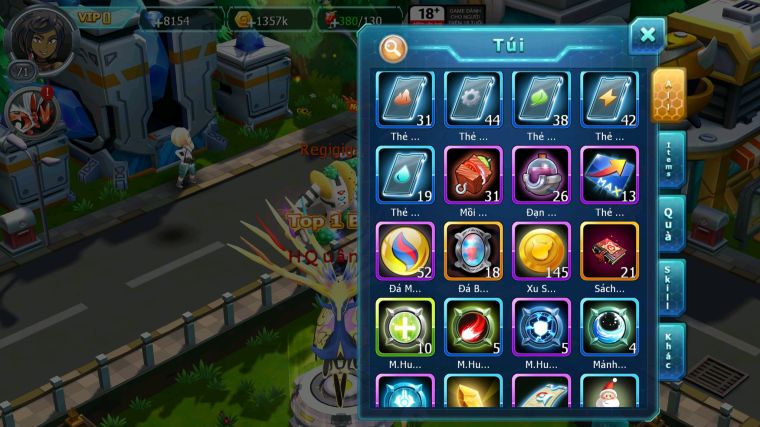The image size is (760, 427).
Task: Choose the red book item
Action: tap(609, 251)
